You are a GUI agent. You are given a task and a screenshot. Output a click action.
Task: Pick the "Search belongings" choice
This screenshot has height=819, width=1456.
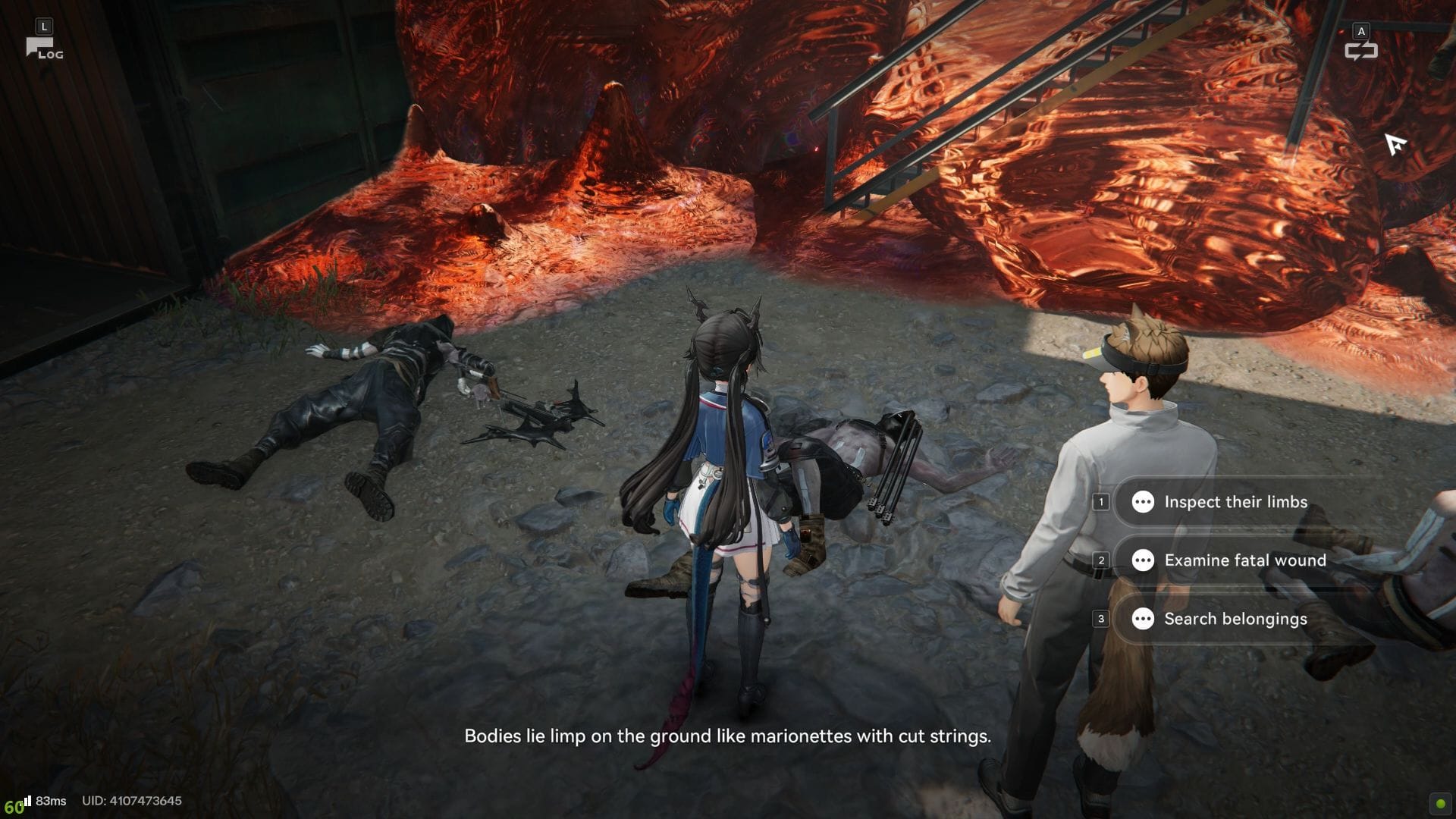1235,619
